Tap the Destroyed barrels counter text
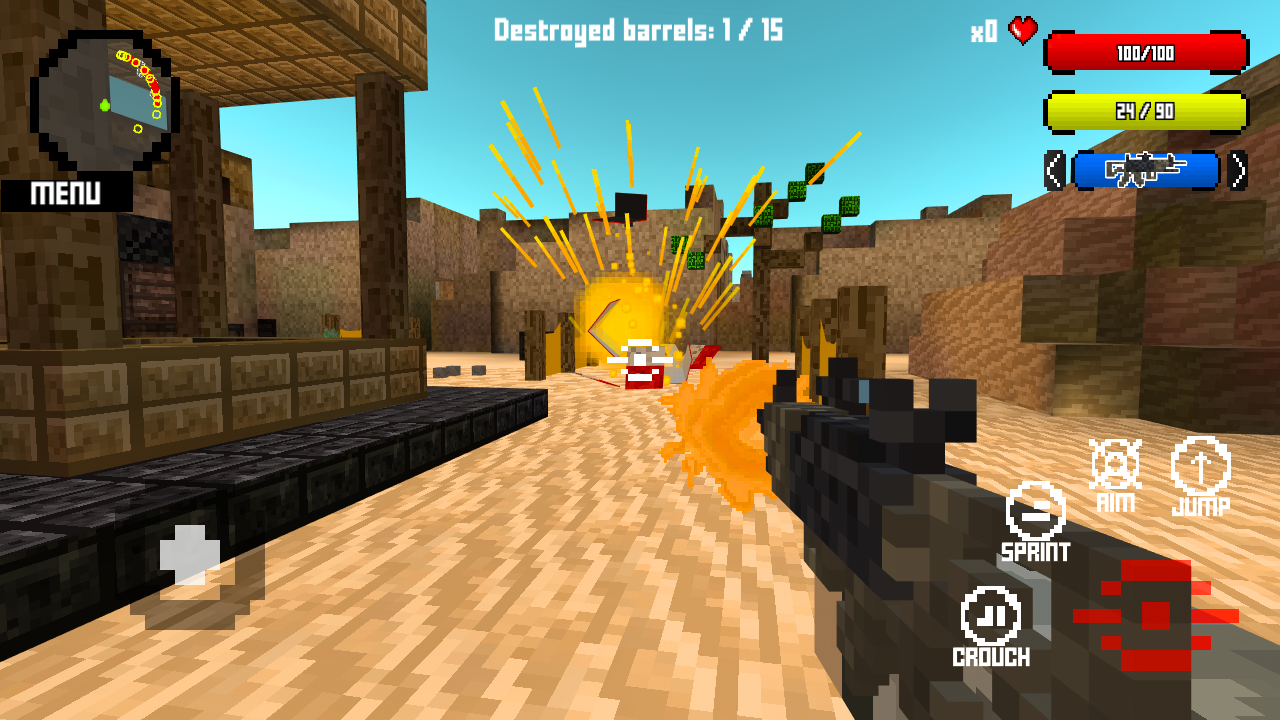Image resolution: width=1280 pixels, height=720 pixels. pyautogui.click(x=637, y=30)
